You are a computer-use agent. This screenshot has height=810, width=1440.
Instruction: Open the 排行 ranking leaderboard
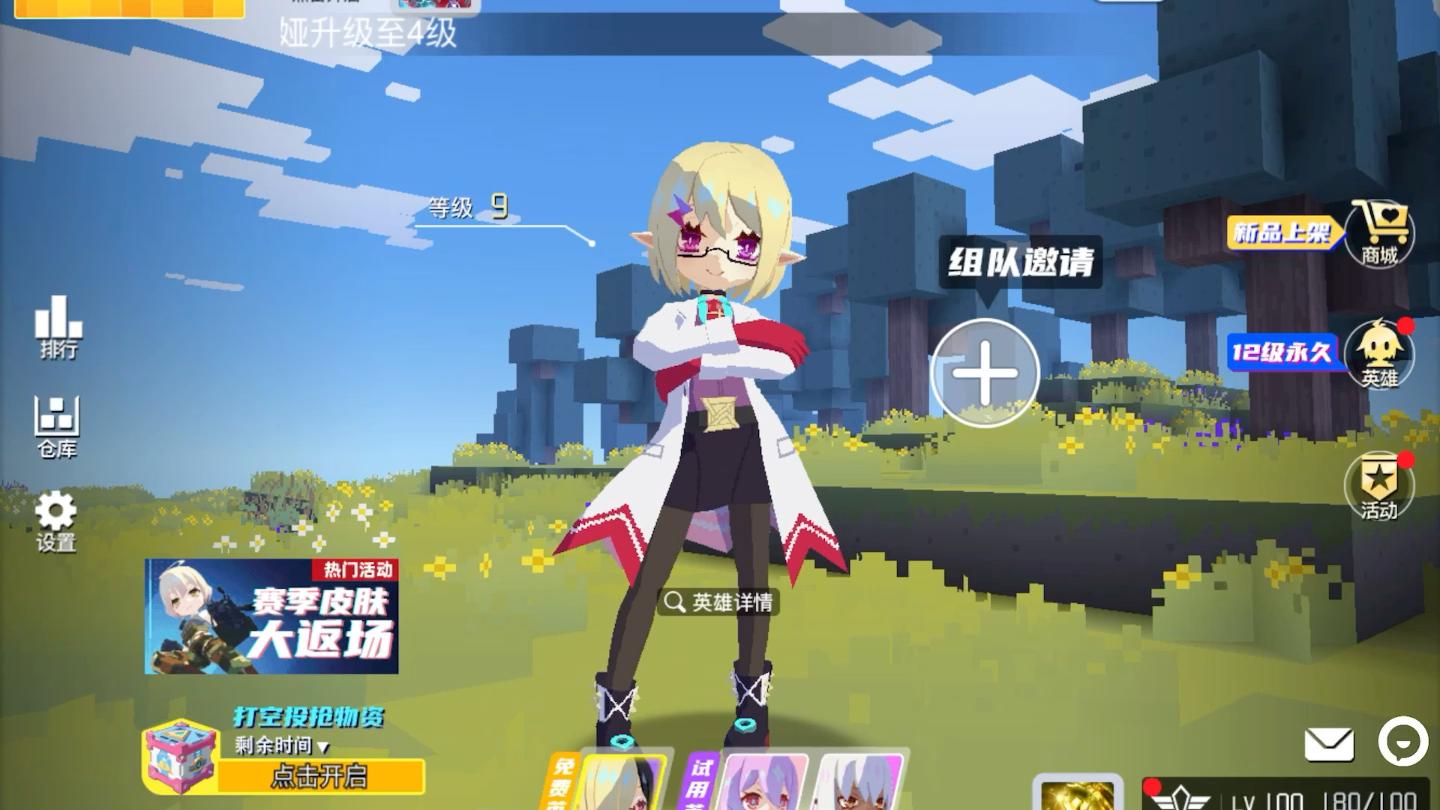tap(55, 330)
